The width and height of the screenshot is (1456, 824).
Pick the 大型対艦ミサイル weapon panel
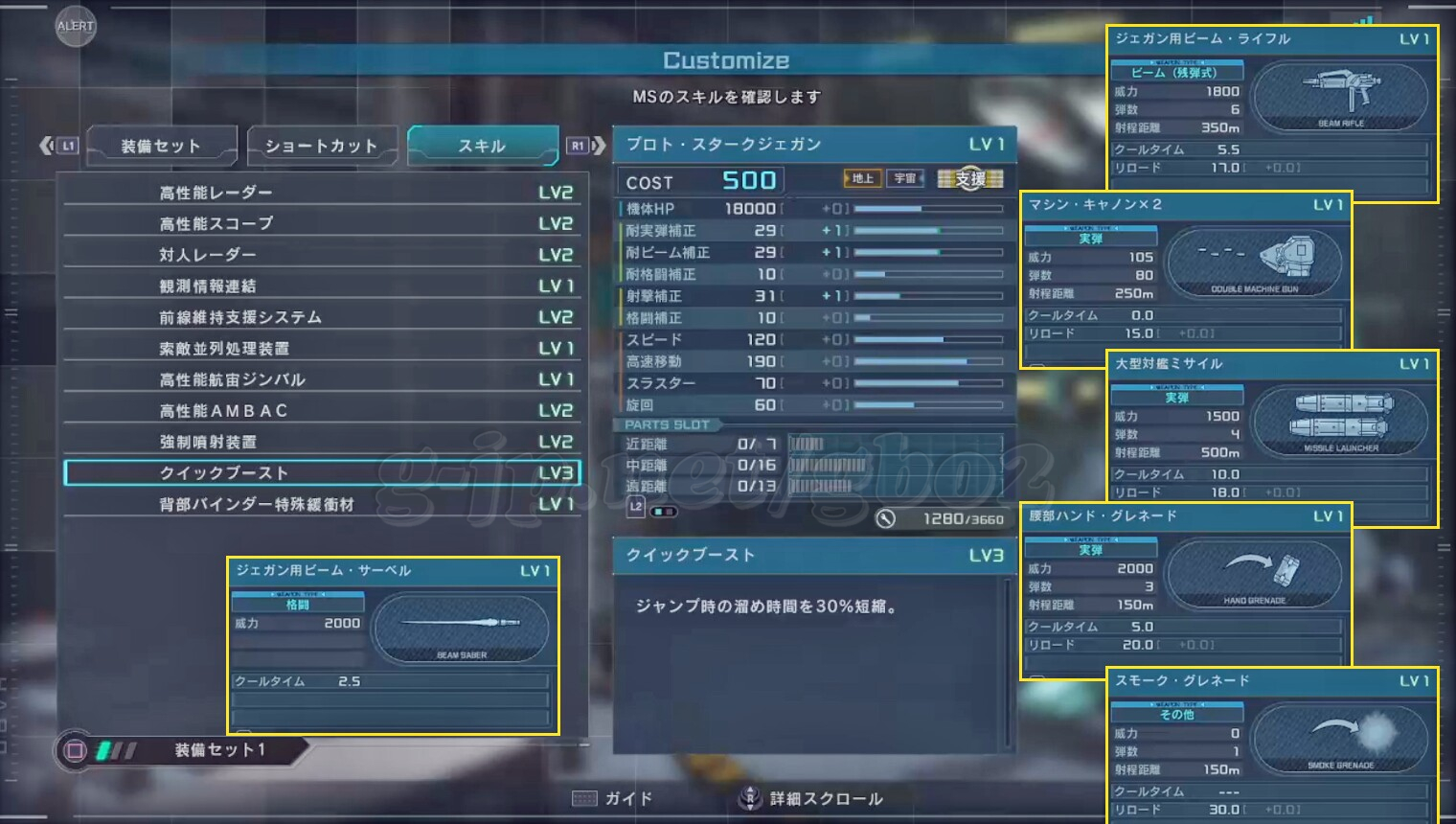coord(1272,438)
